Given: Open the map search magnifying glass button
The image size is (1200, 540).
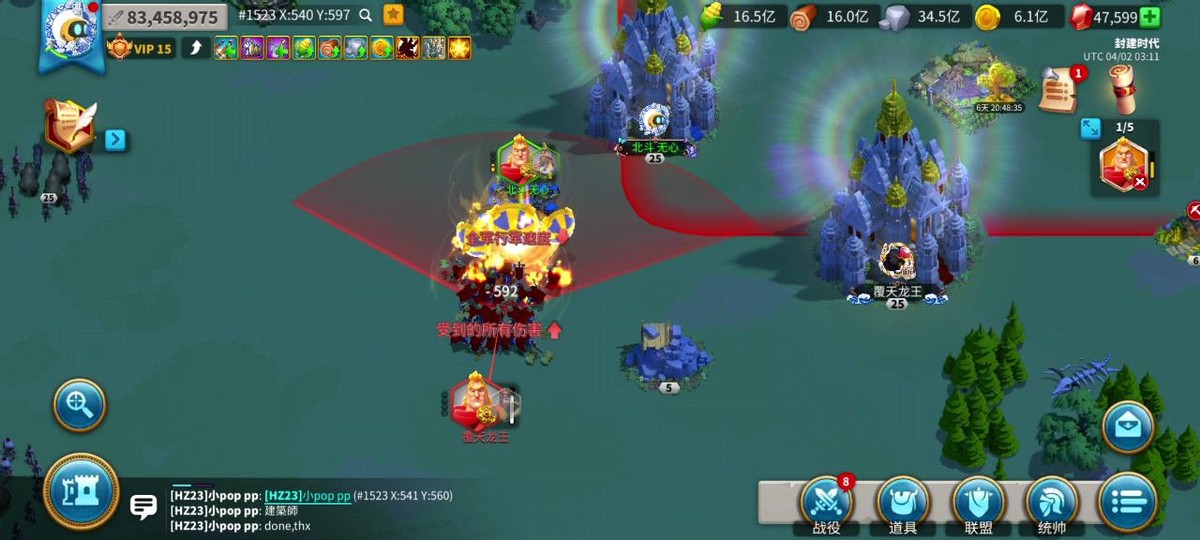Looking at the screenshot, I should pos(79,404).
